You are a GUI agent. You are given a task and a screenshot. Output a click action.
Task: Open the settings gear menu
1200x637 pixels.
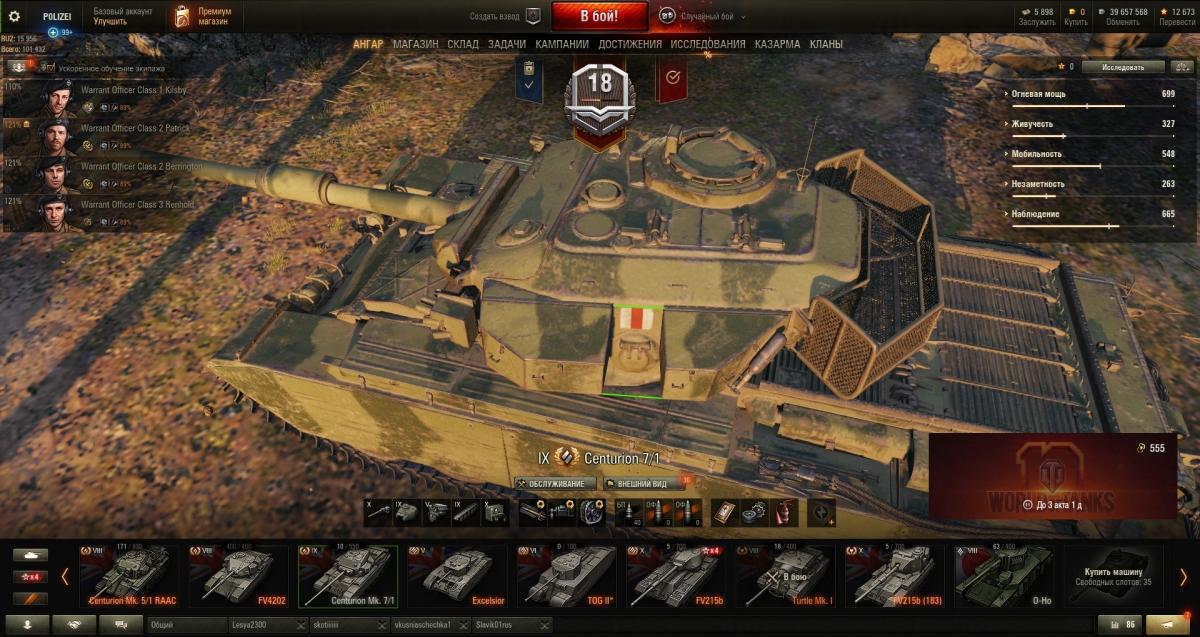tap(14, 16)
